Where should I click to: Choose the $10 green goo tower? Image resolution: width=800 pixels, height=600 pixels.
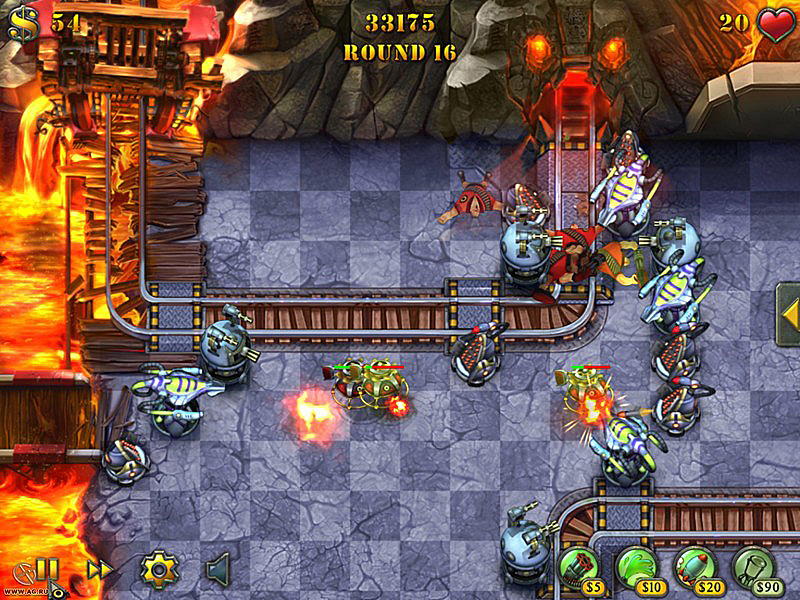(x=636, y=568)
